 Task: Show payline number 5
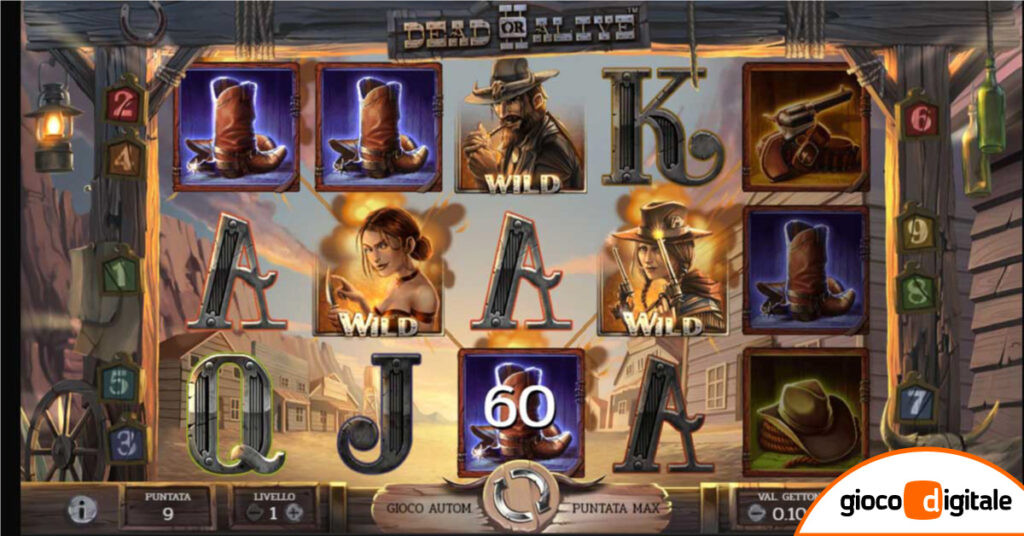click(120, 382)
